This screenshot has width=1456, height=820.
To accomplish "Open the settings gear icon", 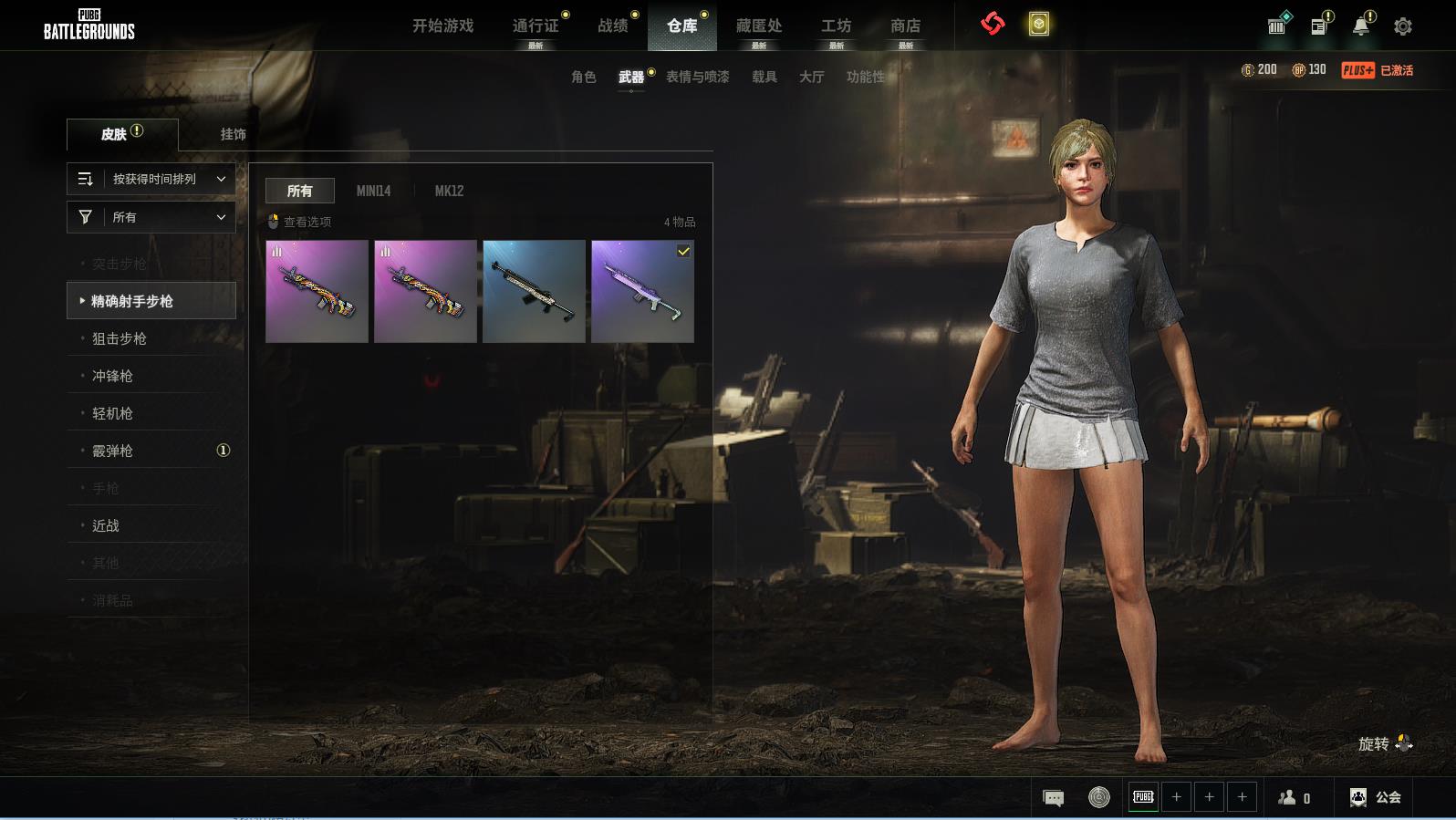I will coord(1403,26).
